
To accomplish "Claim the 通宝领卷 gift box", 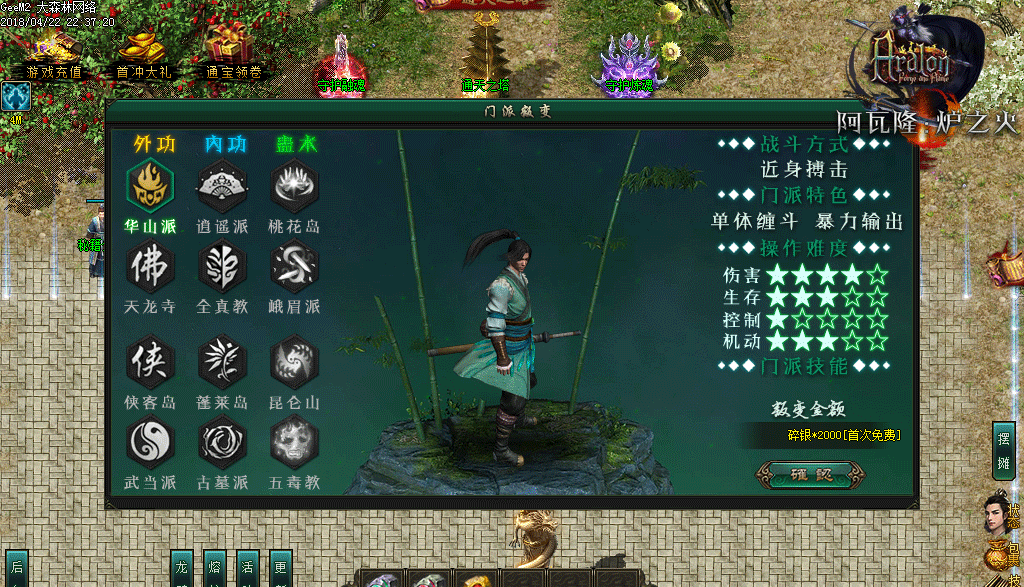I will coord(232,48).
